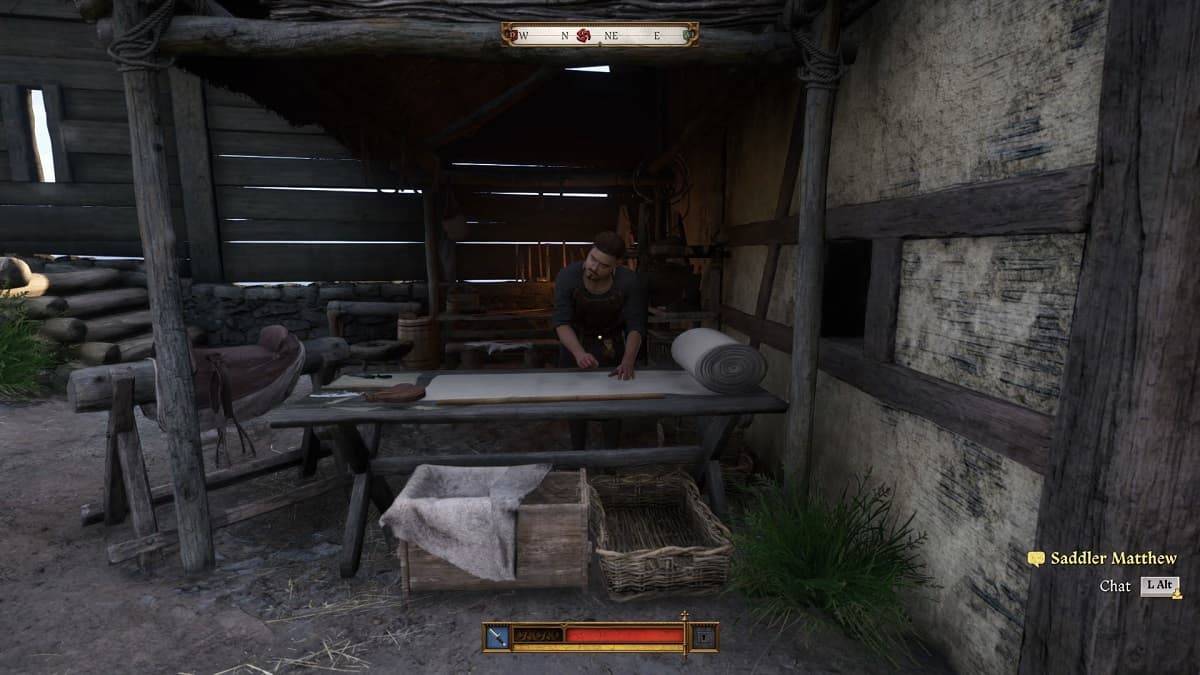Click the compass bar at the top
This screenshot has width=1200, height=675.
click(600, 35)
